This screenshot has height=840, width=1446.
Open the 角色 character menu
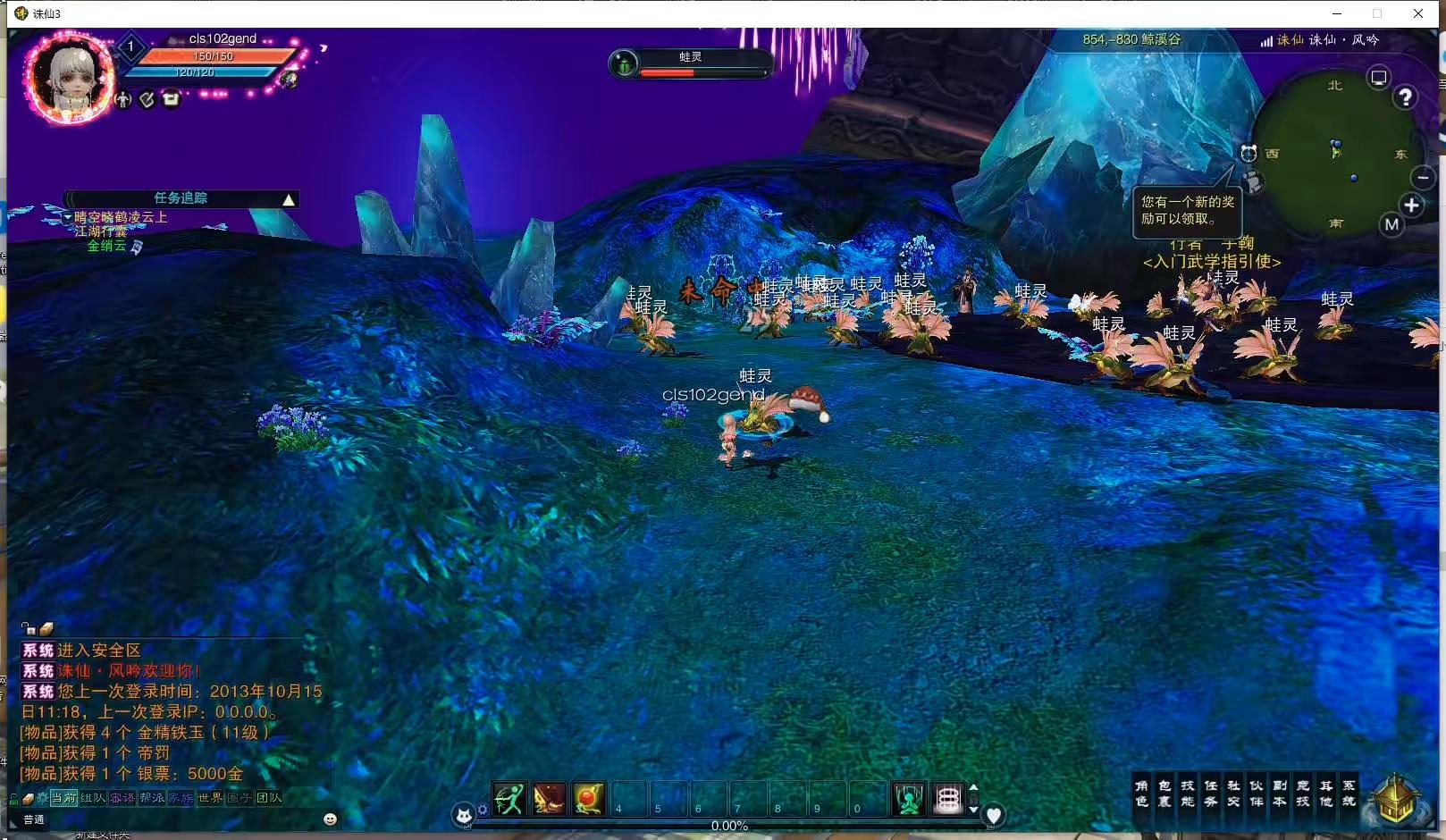pyautogui.click(x=1141, y=793)
